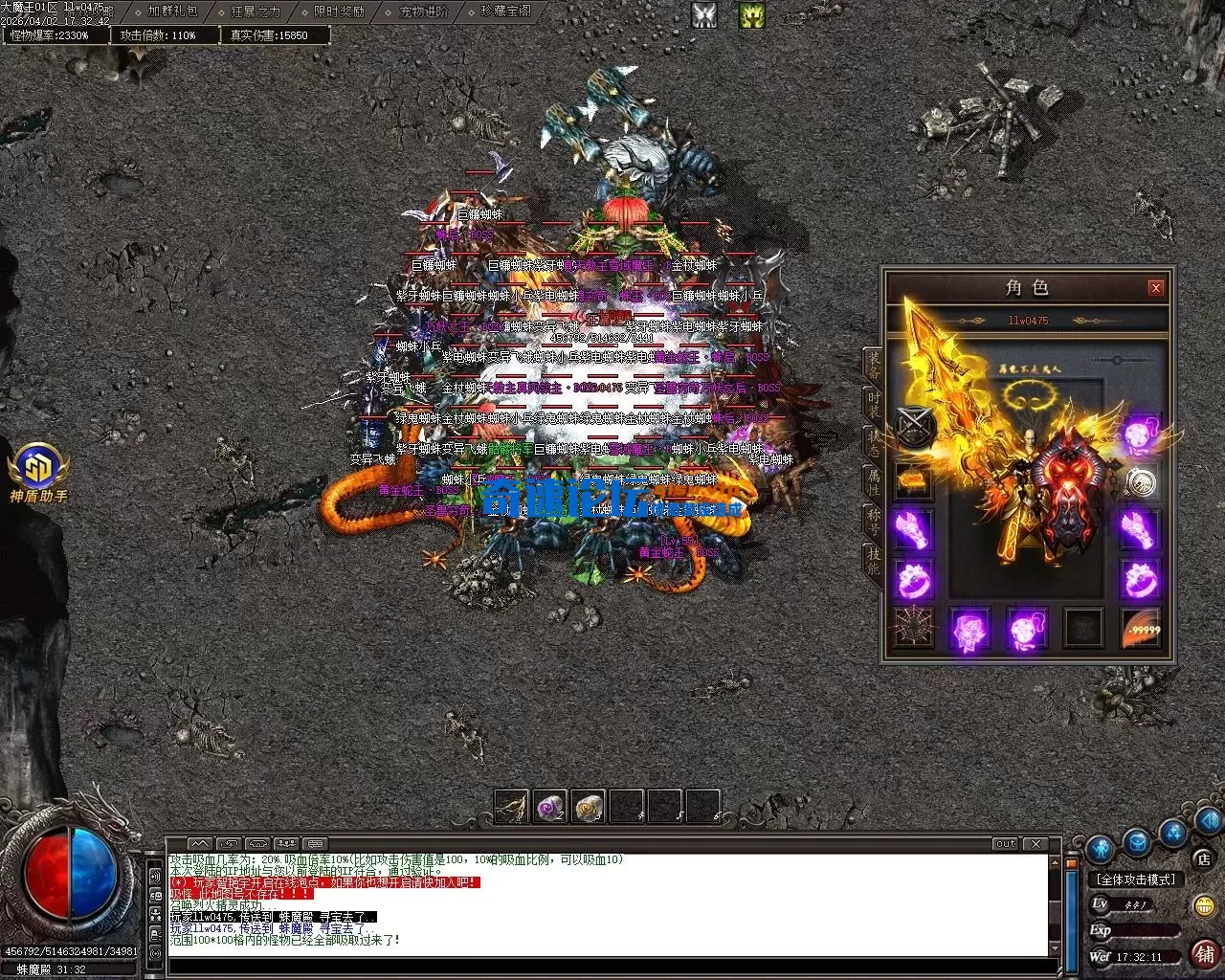
Task: Switch to the 属性 attributes tab
Action: 873,483
